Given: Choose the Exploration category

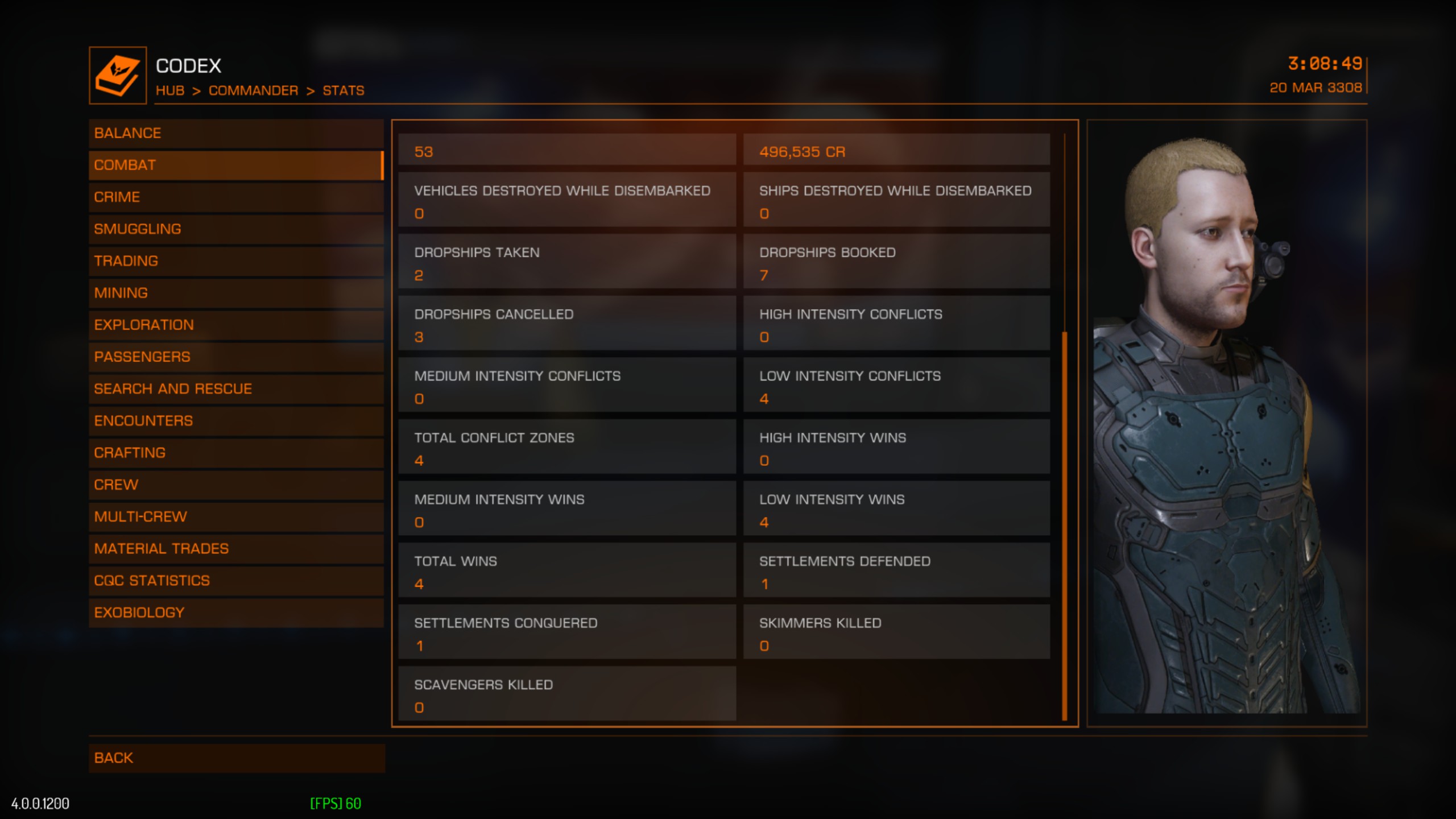Looking at the screenshot, I should pos(235,325).
